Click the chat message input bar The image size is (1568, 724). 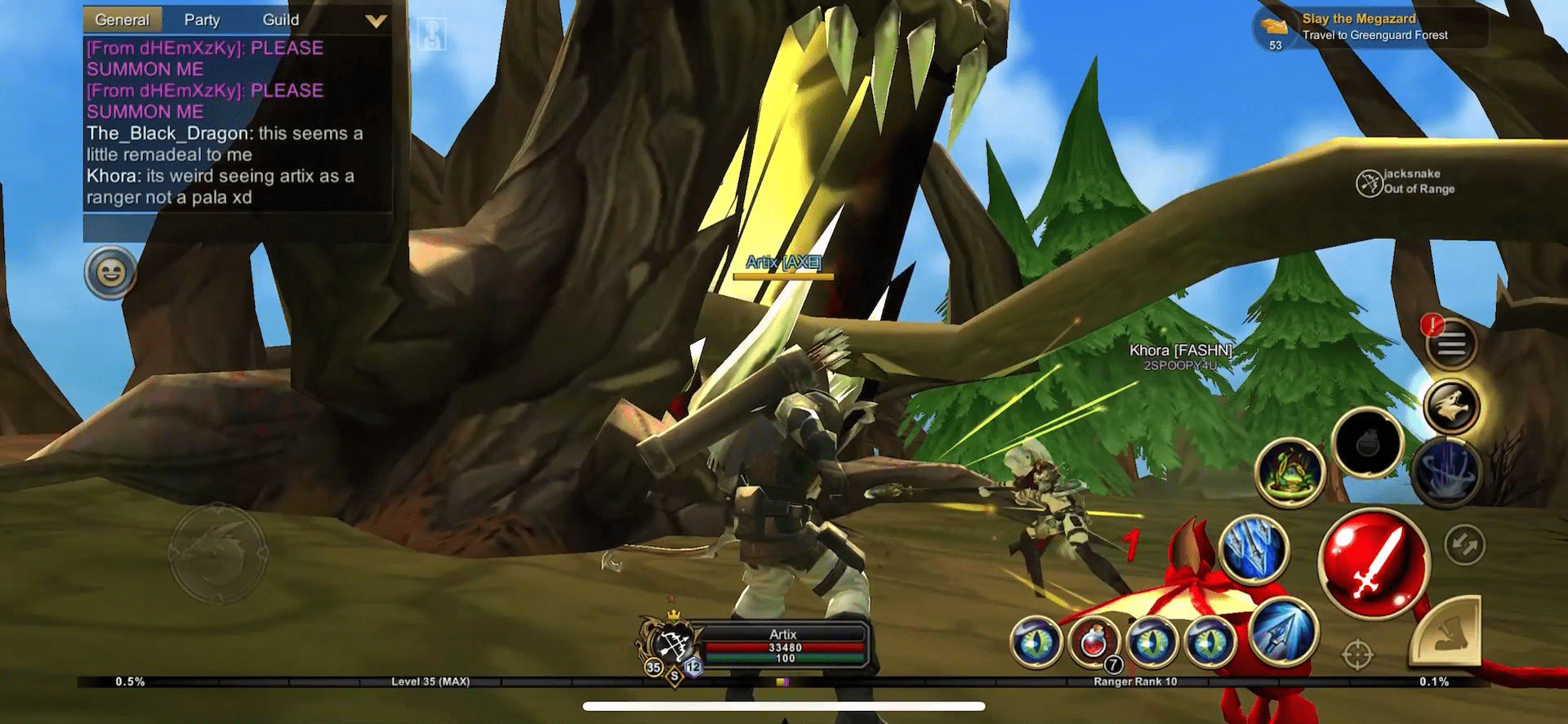click(237, 228)
